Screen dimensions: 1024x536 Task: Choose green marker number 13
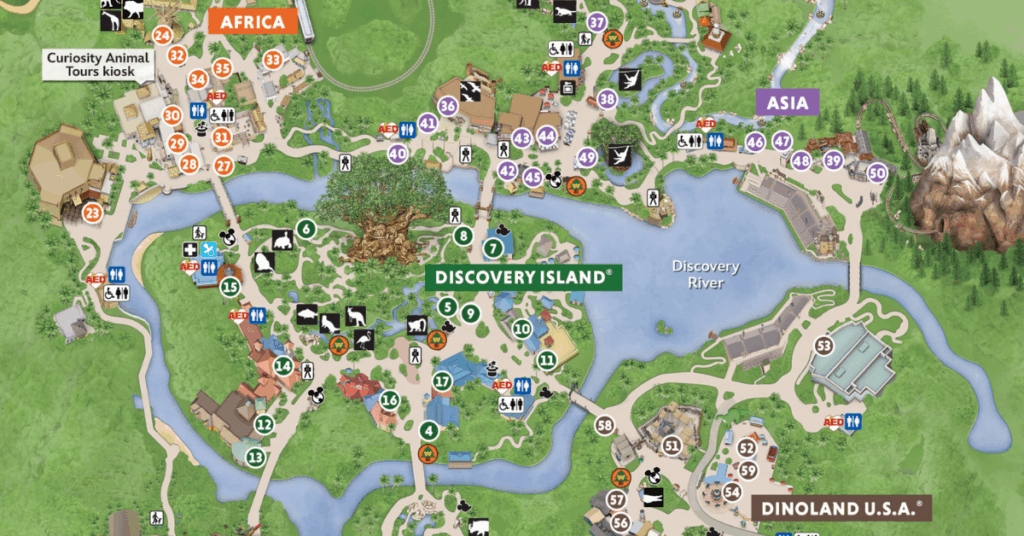coord(256,457)
